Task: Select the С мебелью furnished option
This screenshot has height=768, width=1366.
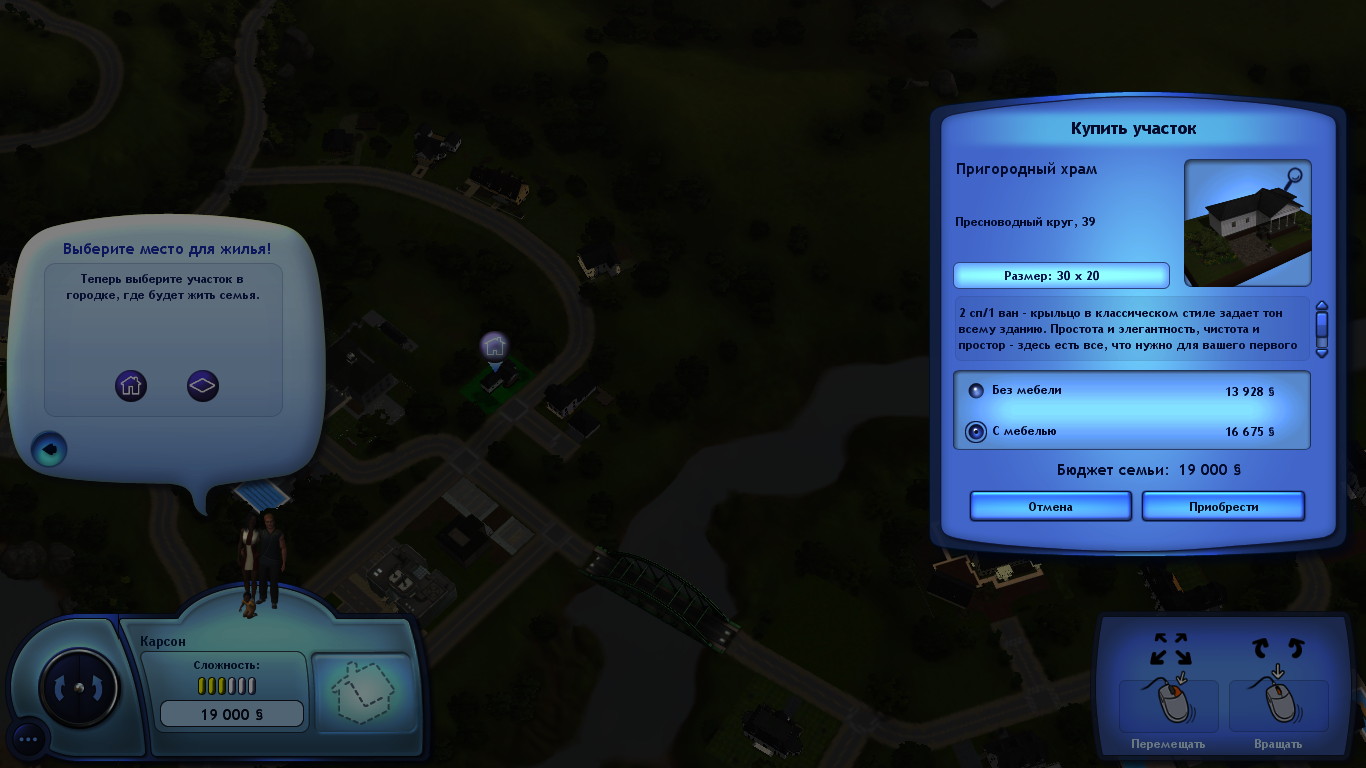Action: tap(976, 432)
